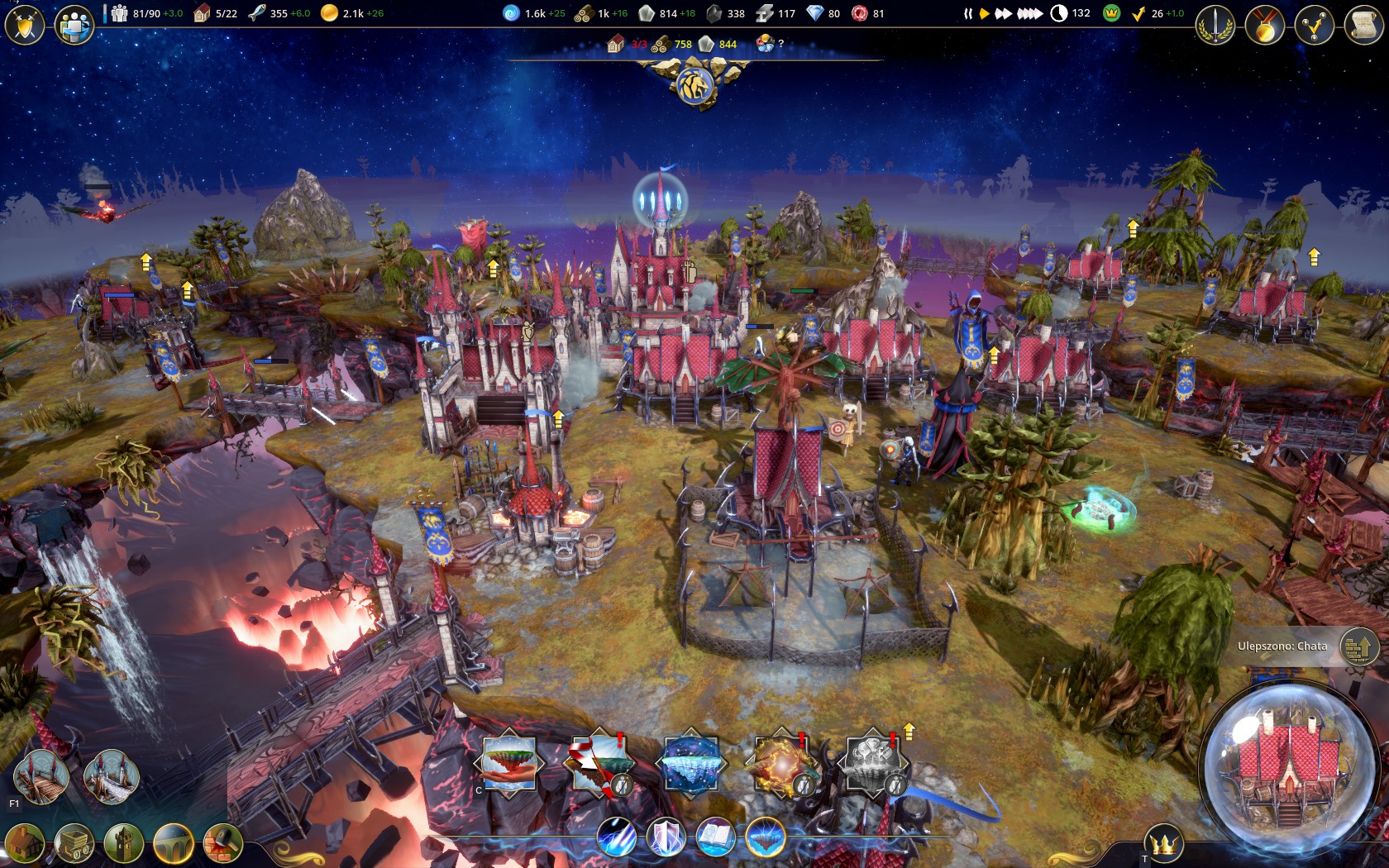Open the parchment scroll menu
Screen dimensions: 1389x868
coord(1364,25)
